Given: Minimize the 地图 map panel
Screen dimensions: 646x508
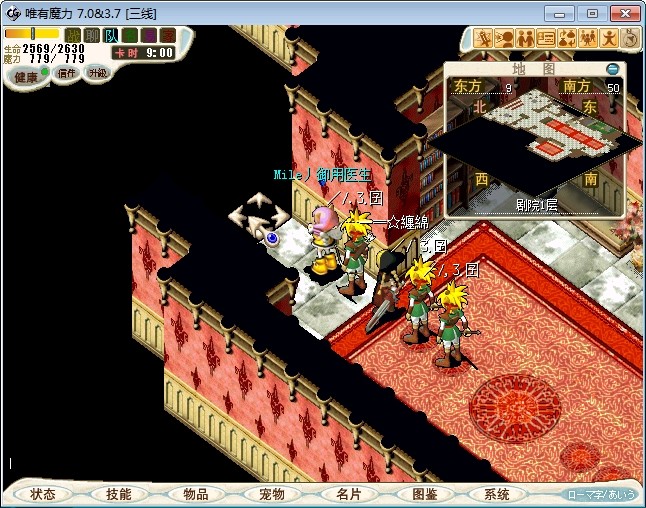Looking at the screenshot, I should pos(613,69).
